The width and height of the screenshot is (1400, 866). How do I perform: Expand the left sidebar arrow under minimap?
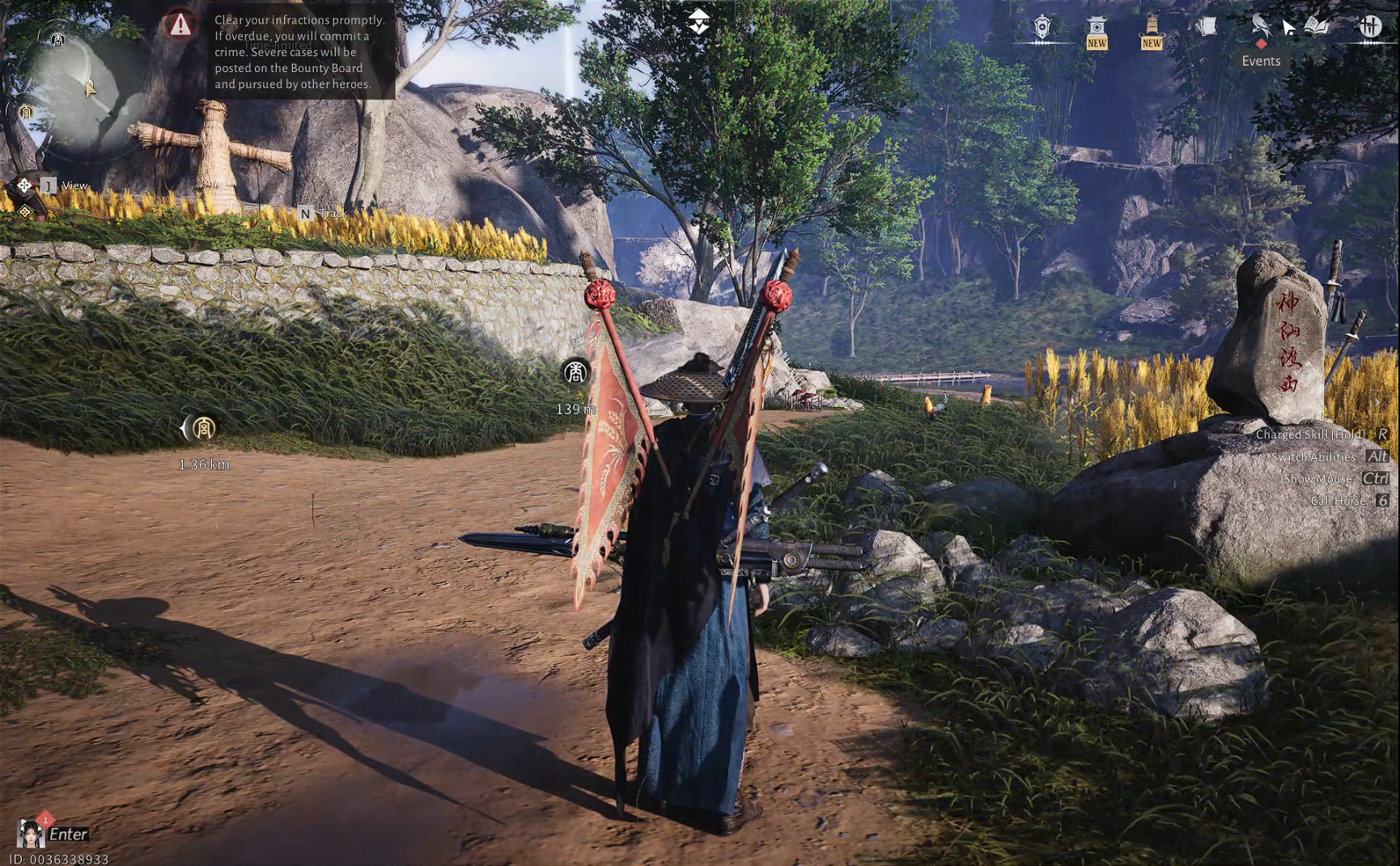click(24, 213)
